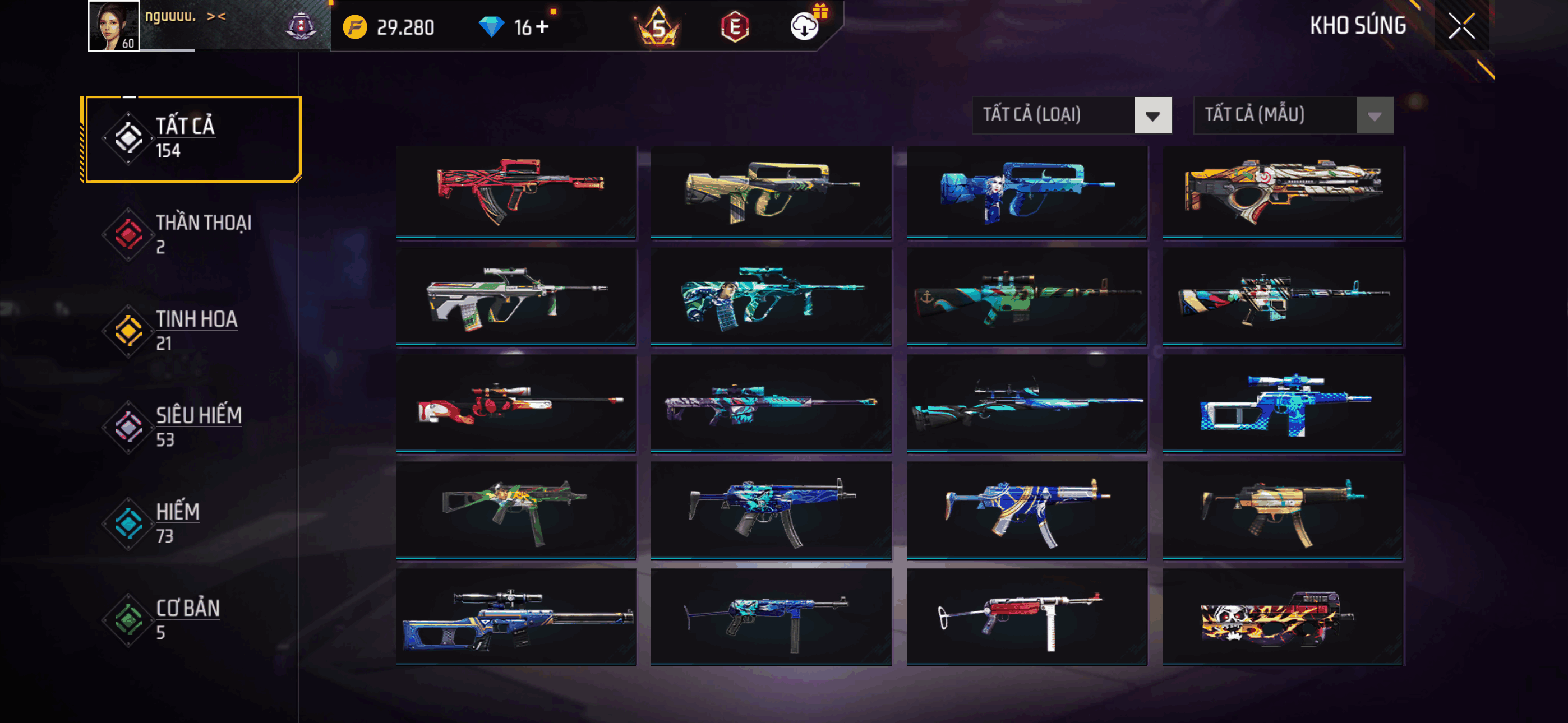The width and height of the screenshot is (1568, 723).
Task: Close the Kho Súng weapon vault
Action: 1461,26
